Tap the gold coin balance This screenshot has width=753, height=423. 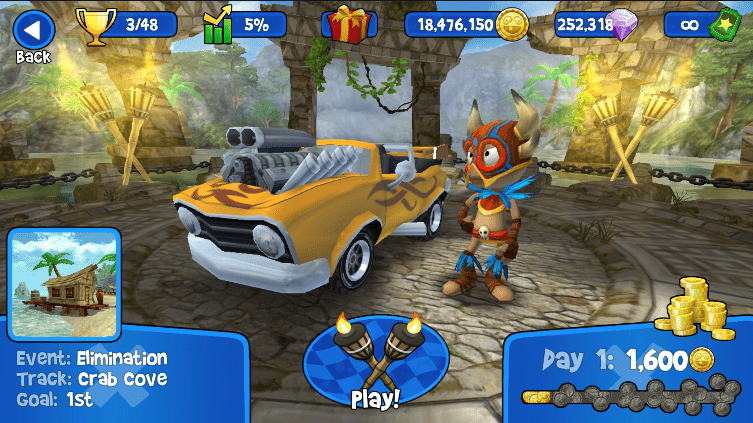(467, 24)
